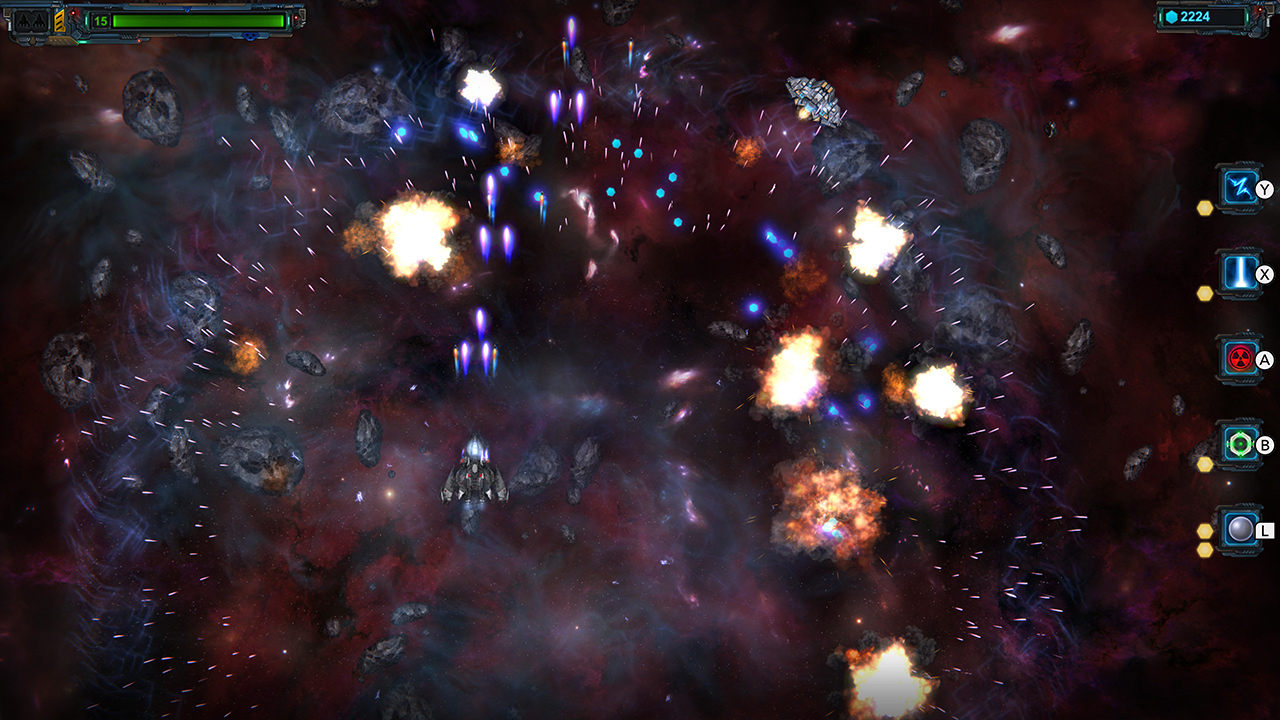Open the blue notch marker atop health bar

[x=186, y=10]
